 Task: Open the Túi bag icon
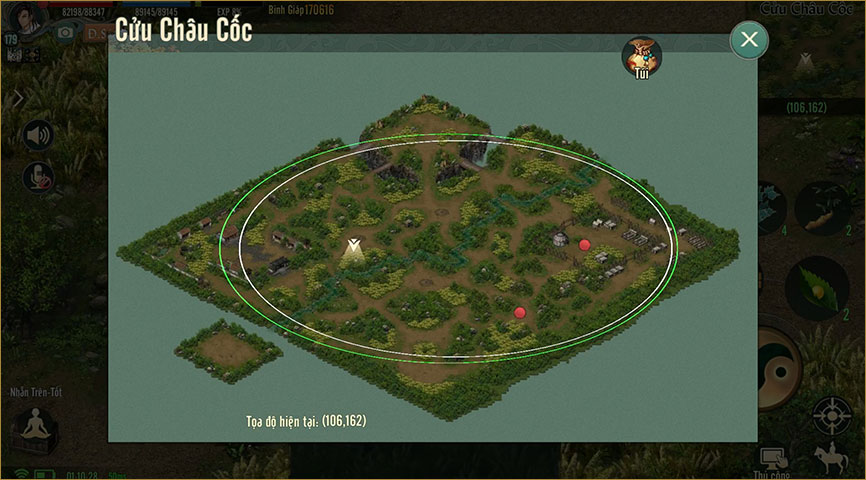click(x=641, y=57)
